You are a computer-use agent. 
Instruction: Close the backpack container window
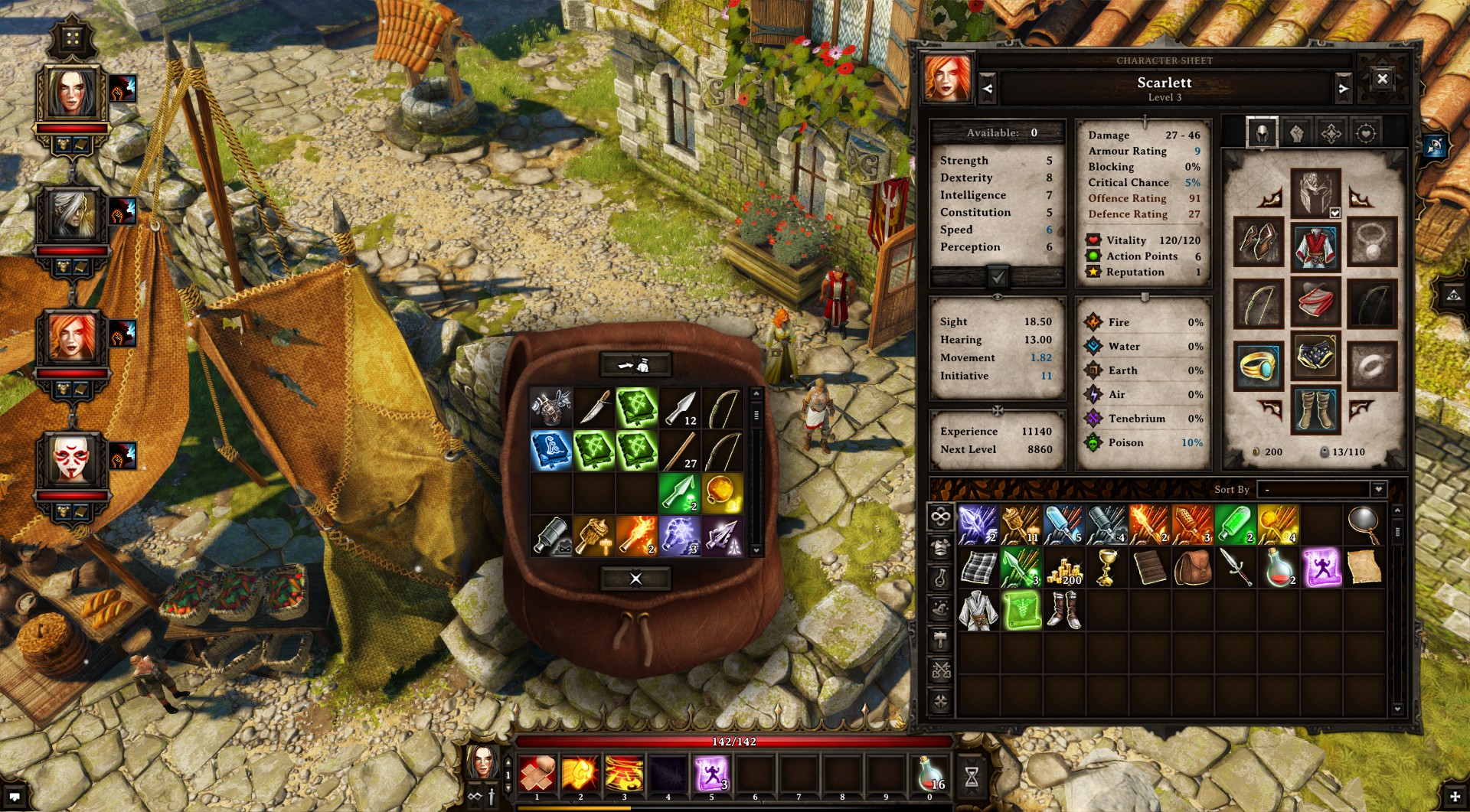635,579
